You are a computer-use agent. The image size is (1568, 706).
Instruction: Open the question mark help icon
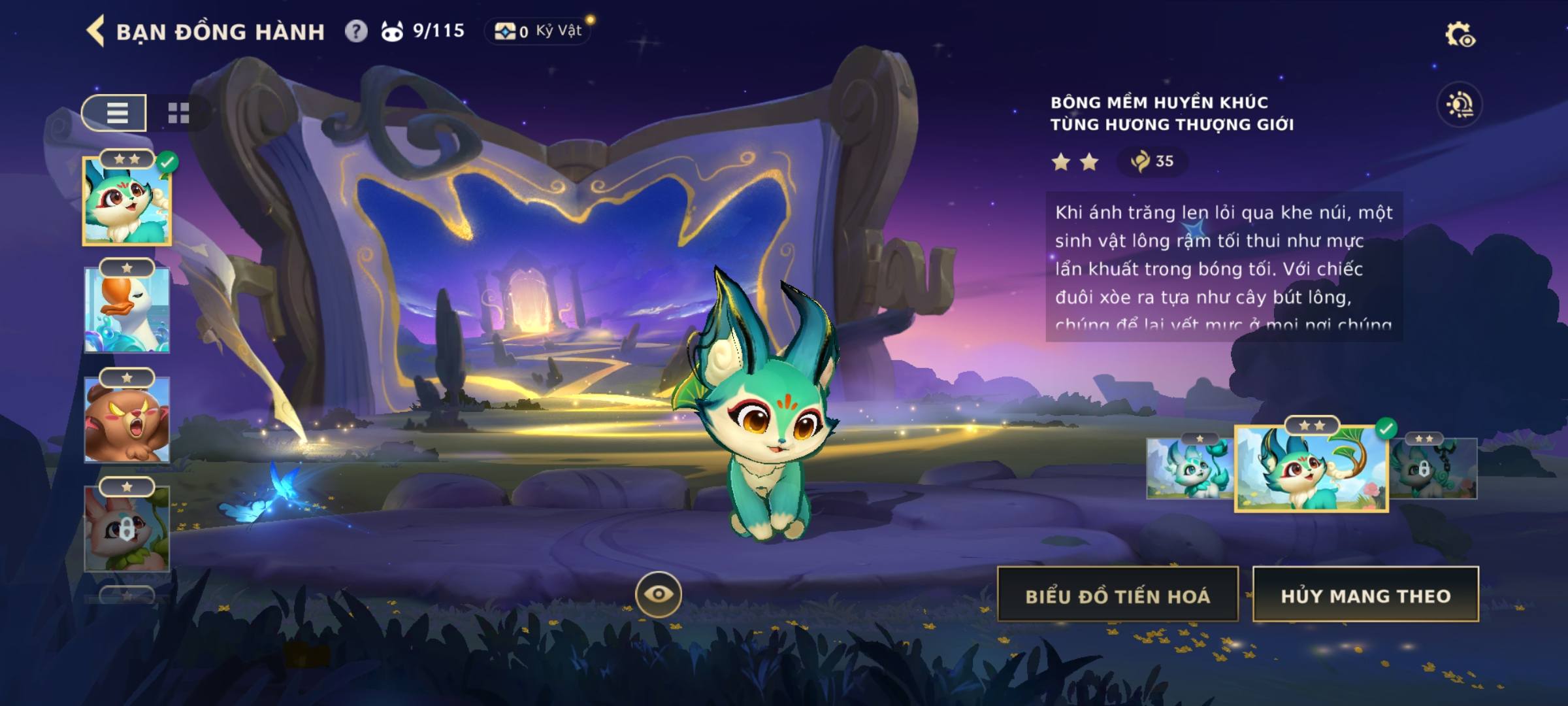click(356, 31)
